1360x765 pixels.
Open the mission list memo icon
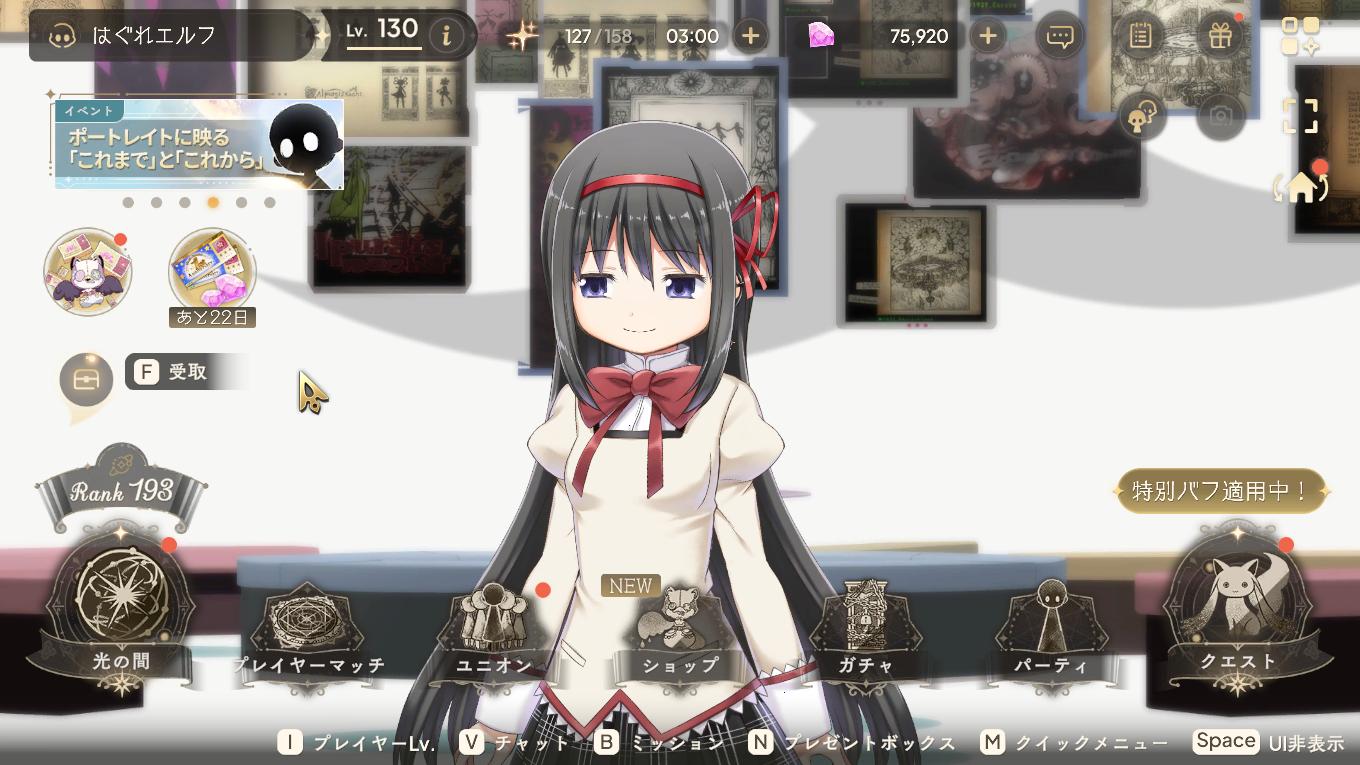click(x=1140, y=33)
